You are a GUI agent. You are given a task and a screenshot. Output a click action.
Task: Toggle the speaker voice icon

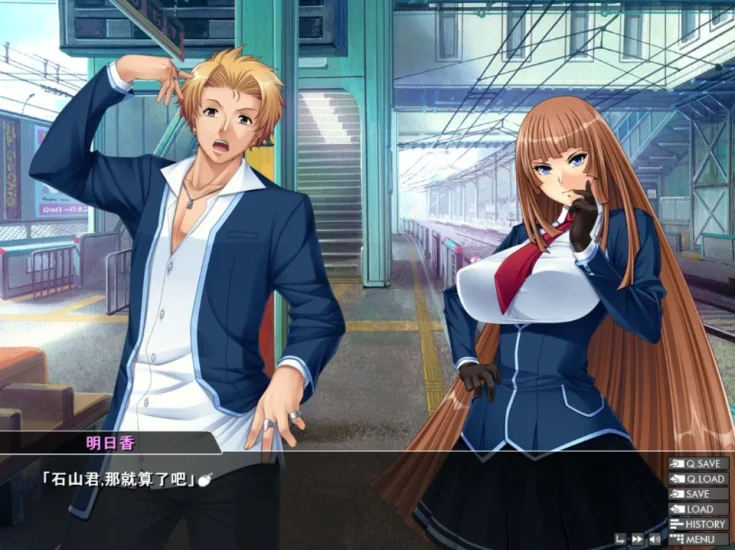[655, 540]
